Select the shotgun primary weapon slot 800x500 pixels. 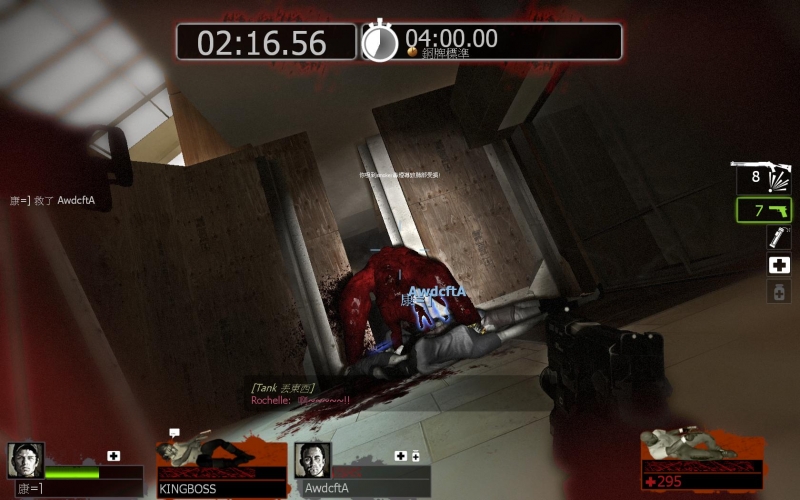tap(762, 178)
